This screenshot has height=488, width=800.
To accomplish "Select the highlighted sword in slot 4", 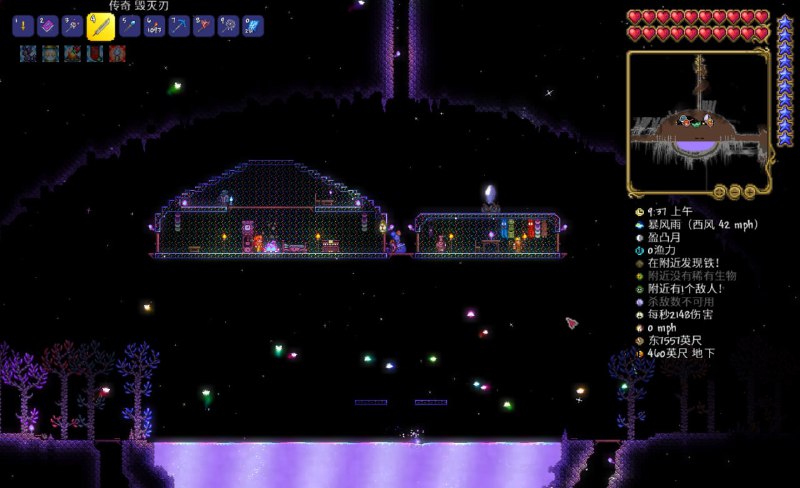I will pyautogui.click(x=99, y=26).
